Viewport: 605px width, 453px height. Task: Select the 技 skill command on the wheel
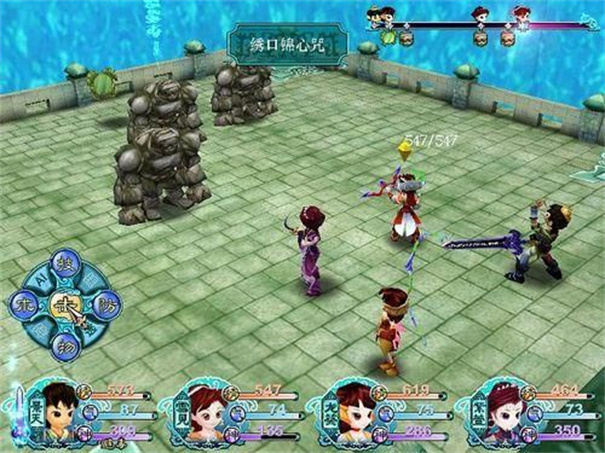[62, 263]
